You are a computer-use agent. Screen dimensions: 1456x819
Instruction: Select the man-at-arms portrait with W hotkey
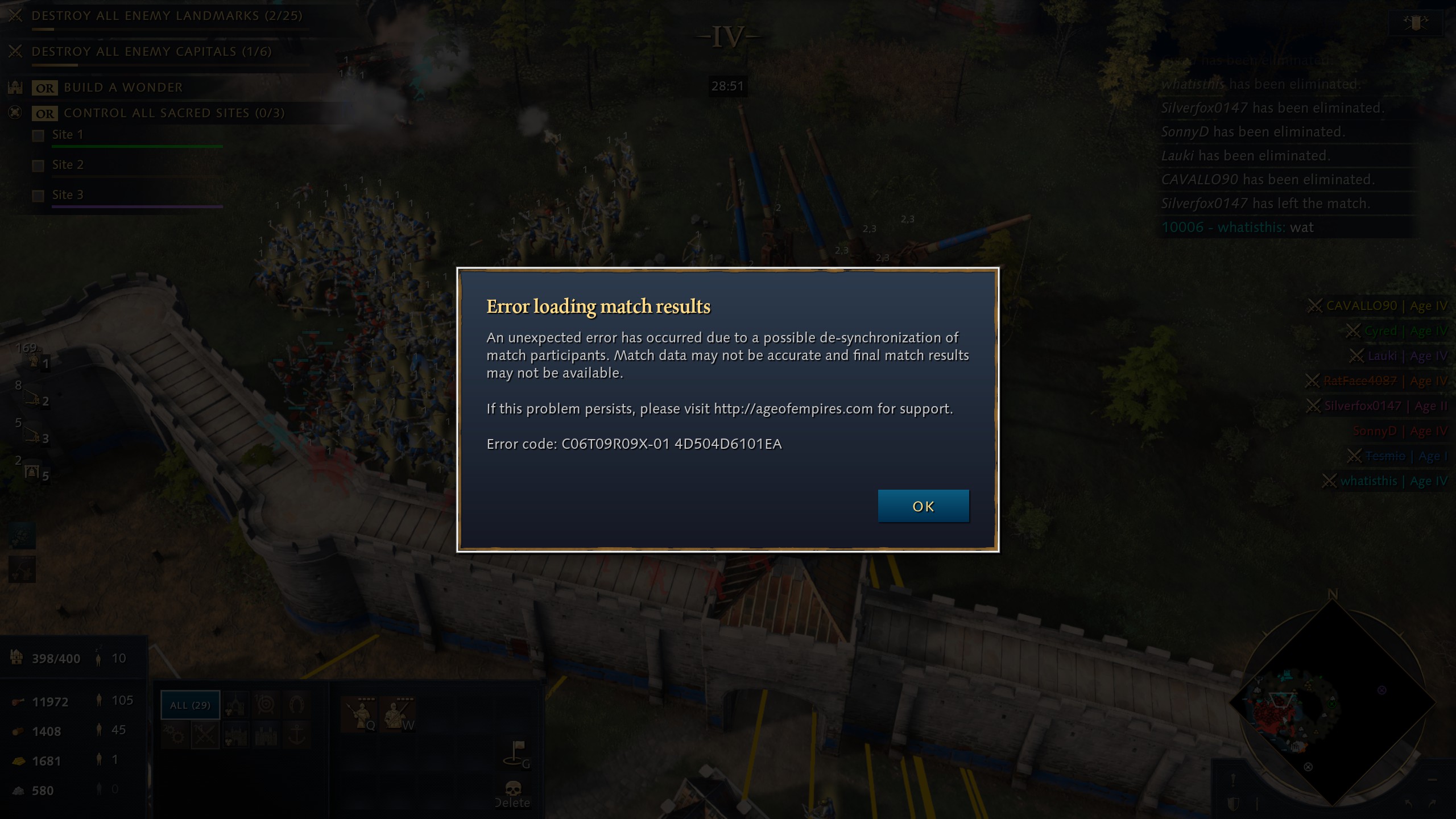pyautogui.click(x=398, y=713)
